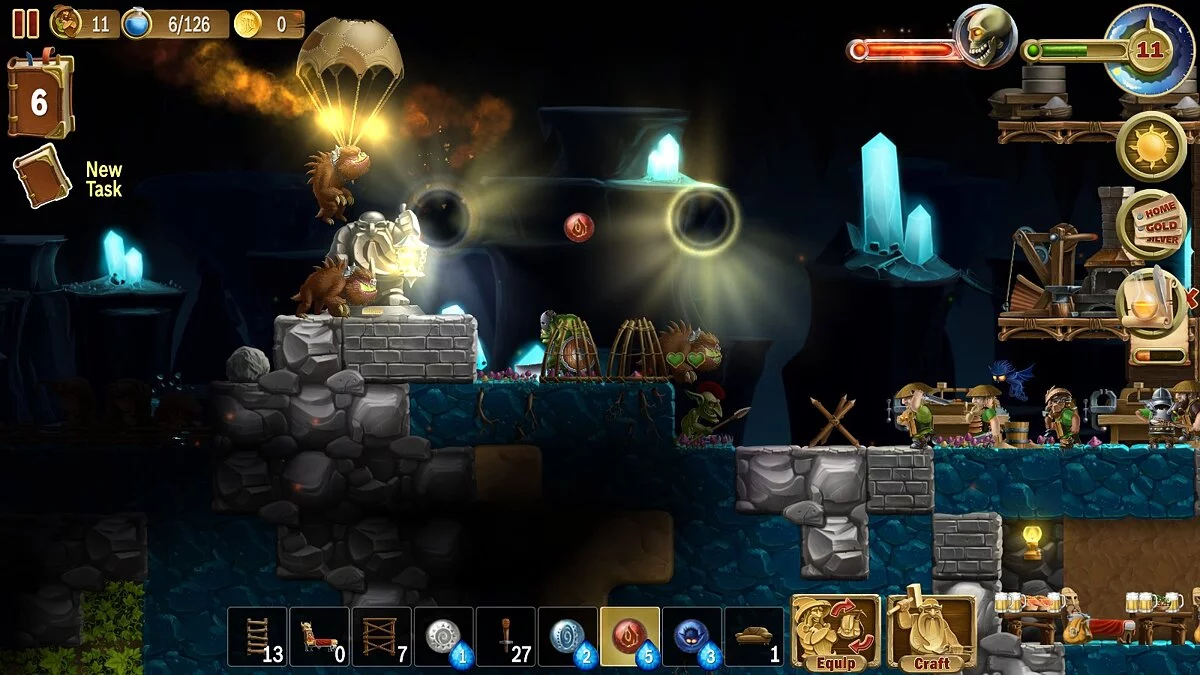Open the Home Gold Silver signpost menu
The image size is (1200, 675).
pos(1151,225)
